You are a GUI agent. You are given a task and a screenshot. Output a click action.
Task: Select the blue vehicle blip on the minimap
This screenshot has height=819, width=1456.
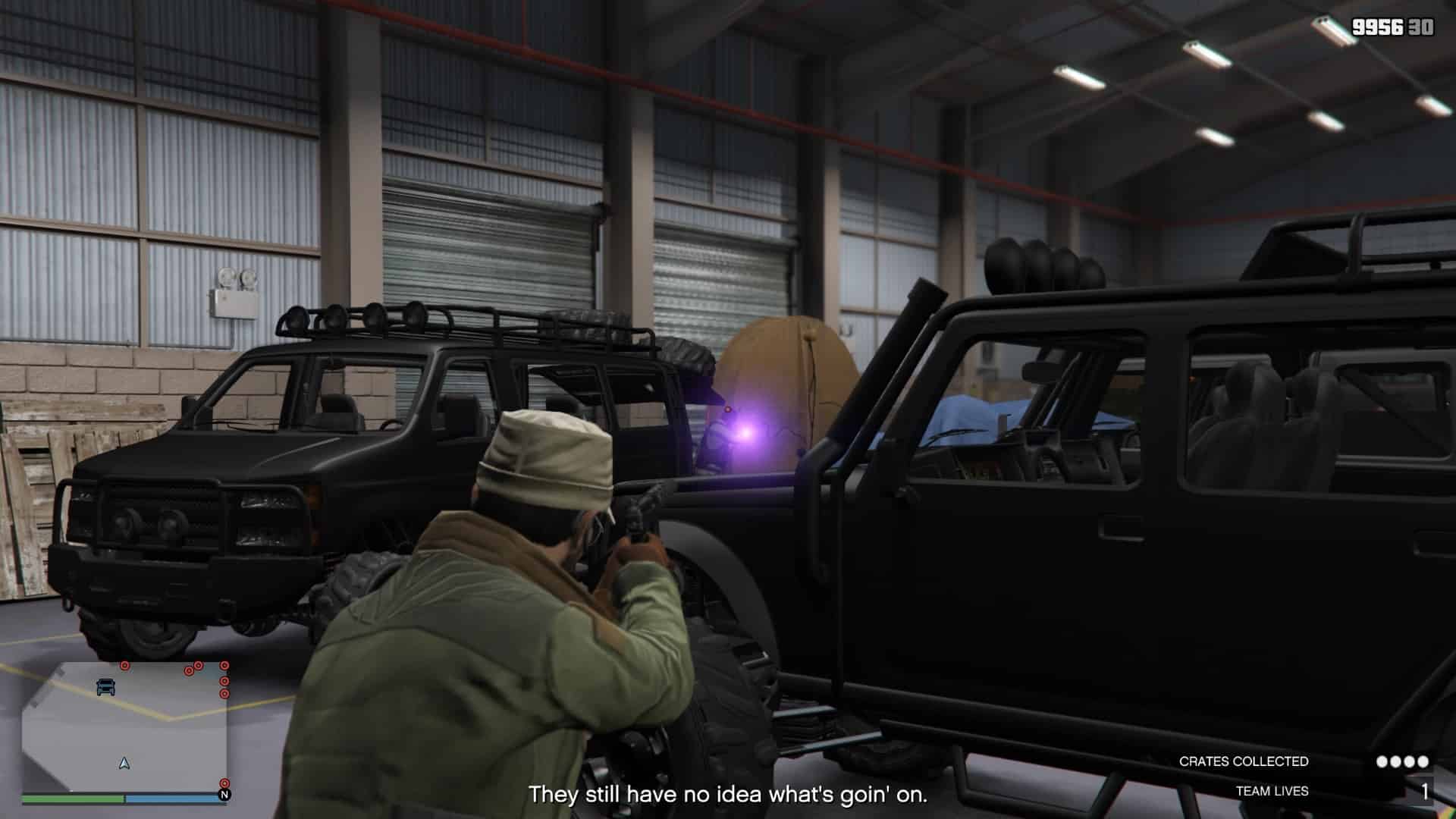tap(105, 687)
